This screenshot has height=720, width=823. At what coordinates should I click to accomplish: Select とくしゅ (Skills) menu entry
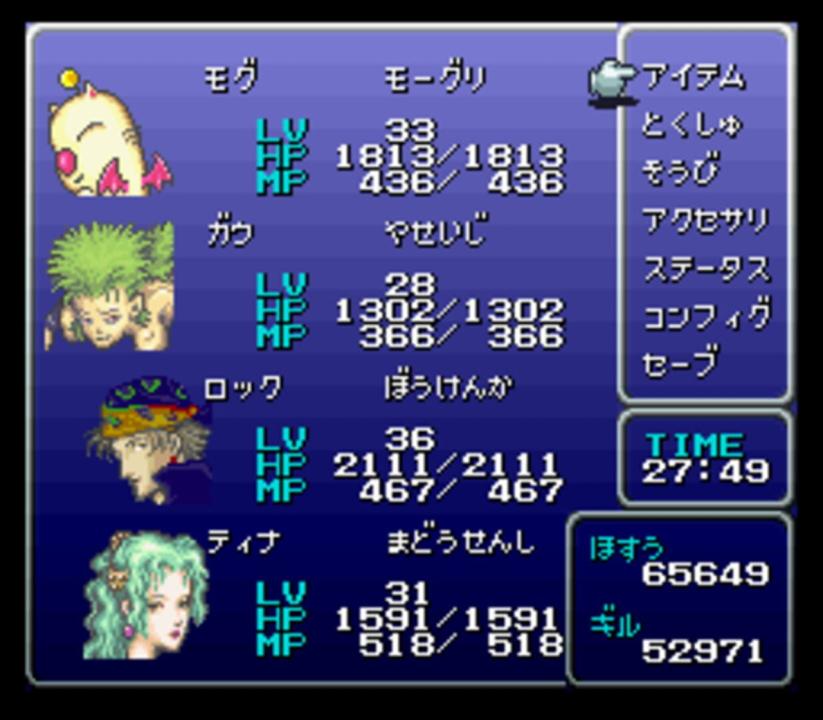692,125
